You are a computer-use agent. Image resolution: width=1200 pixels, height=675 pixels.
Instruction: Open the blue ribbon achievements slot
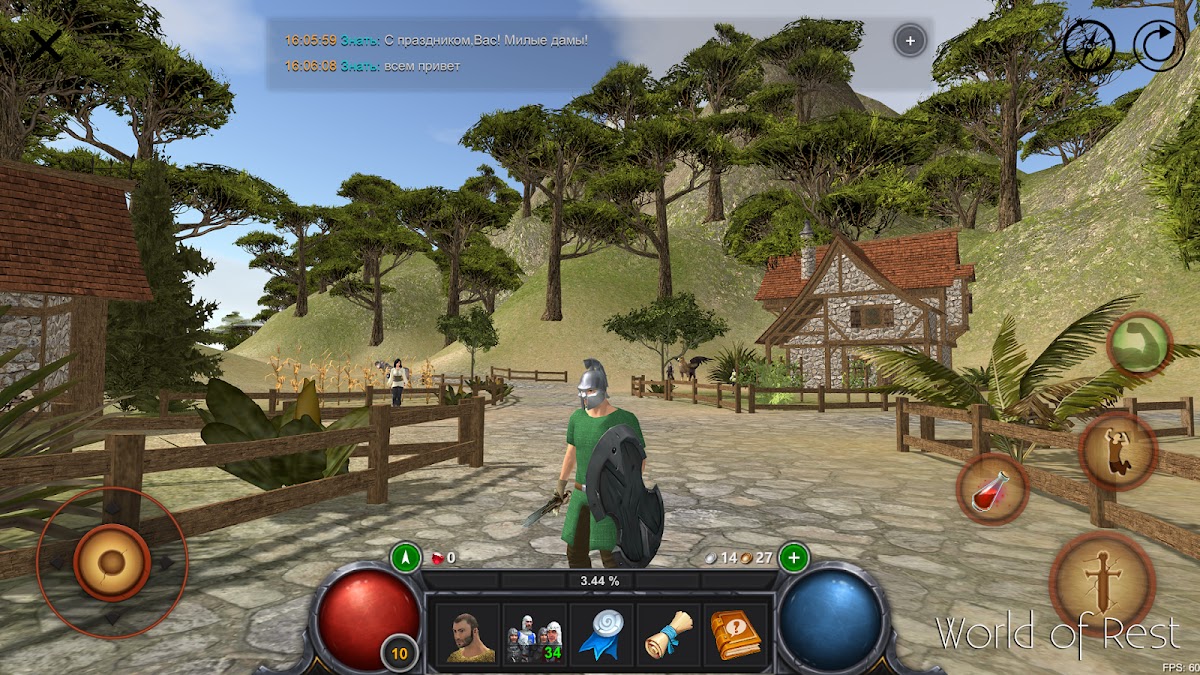pyautogui.click(x=601, y=633)
